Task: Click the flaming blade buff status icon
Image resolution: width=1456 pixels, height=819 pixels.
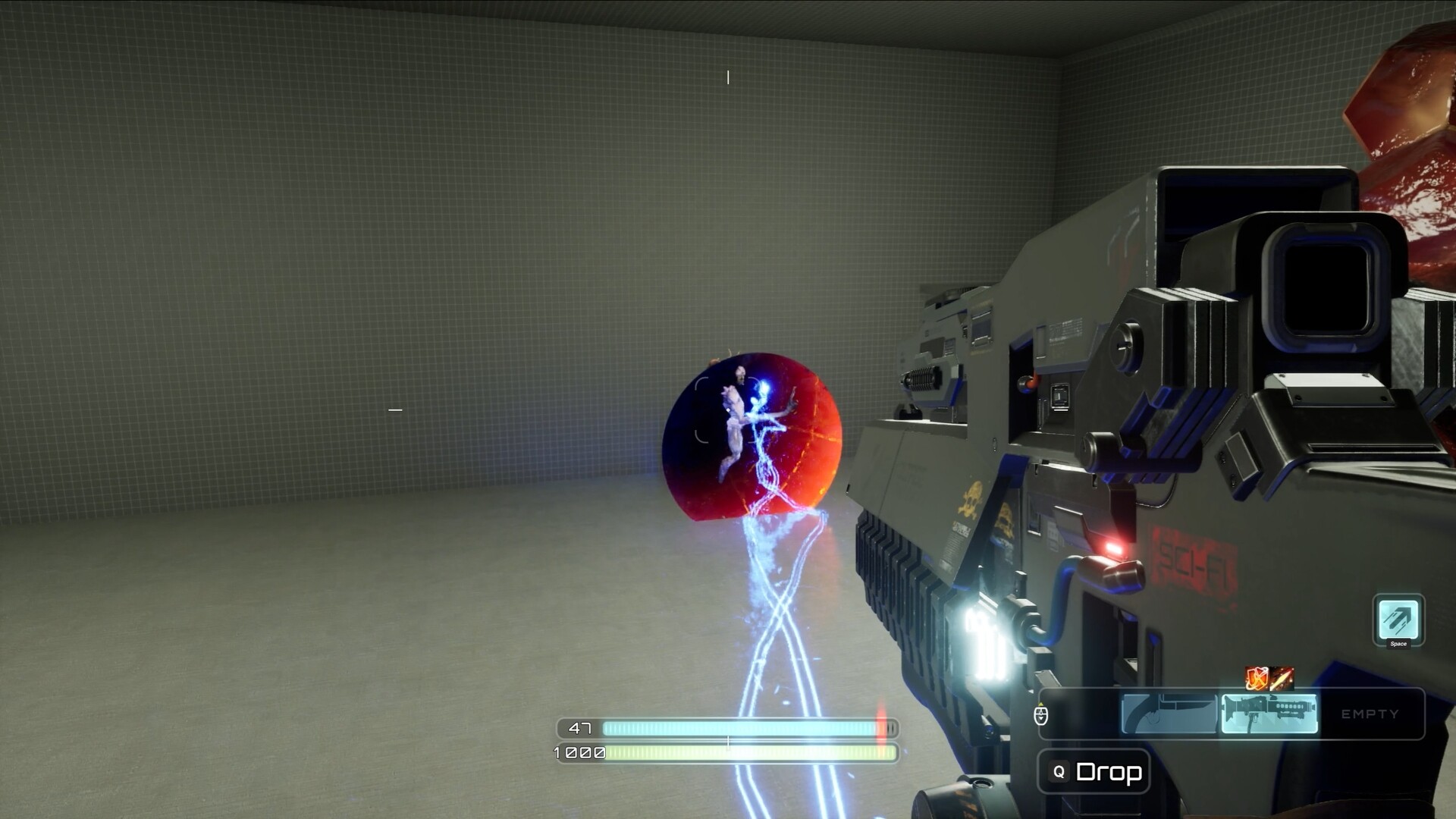Action: [1283, 679]
